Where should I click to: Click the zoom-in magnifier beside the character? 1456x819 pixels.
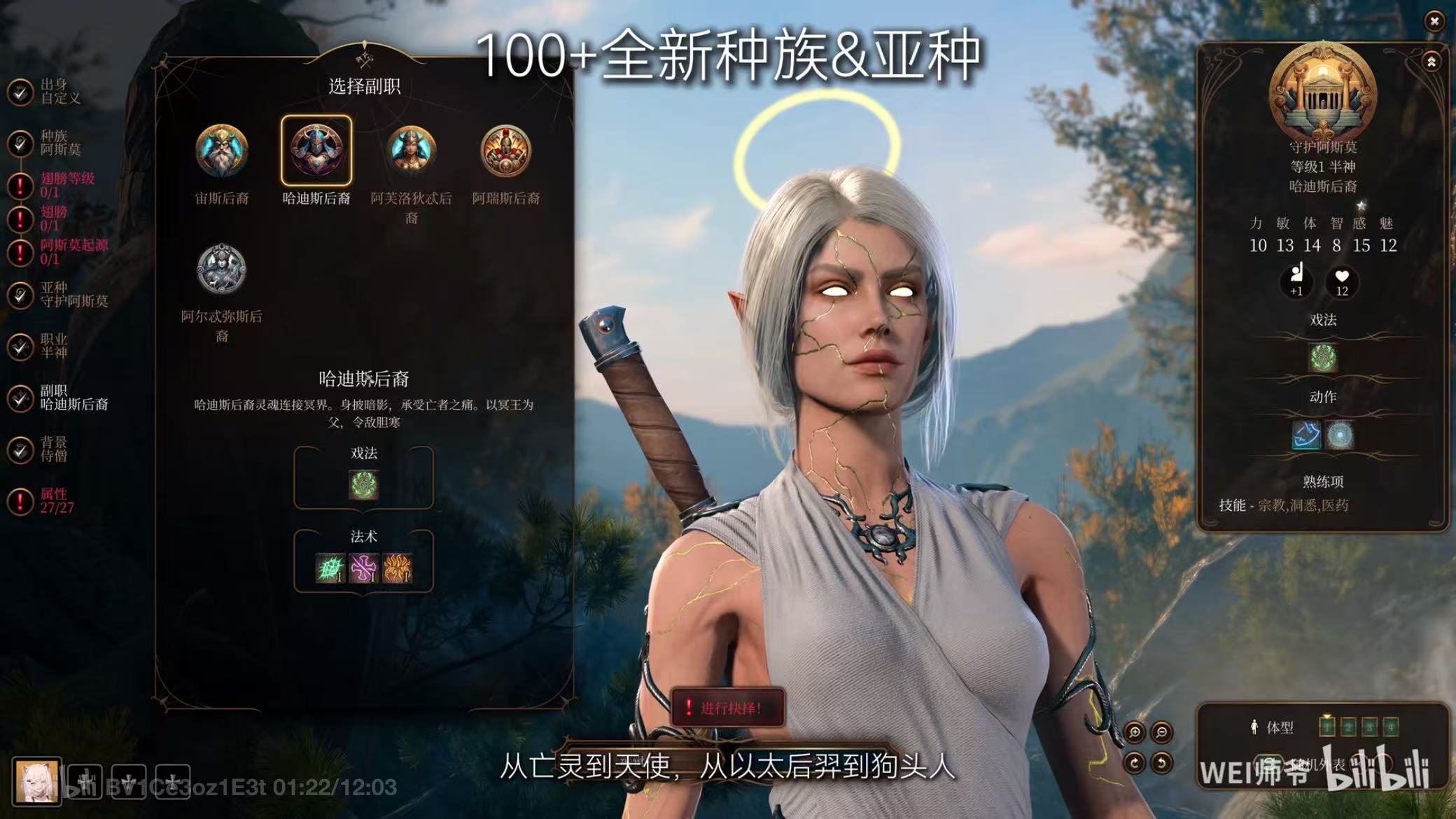[1134, 732]
